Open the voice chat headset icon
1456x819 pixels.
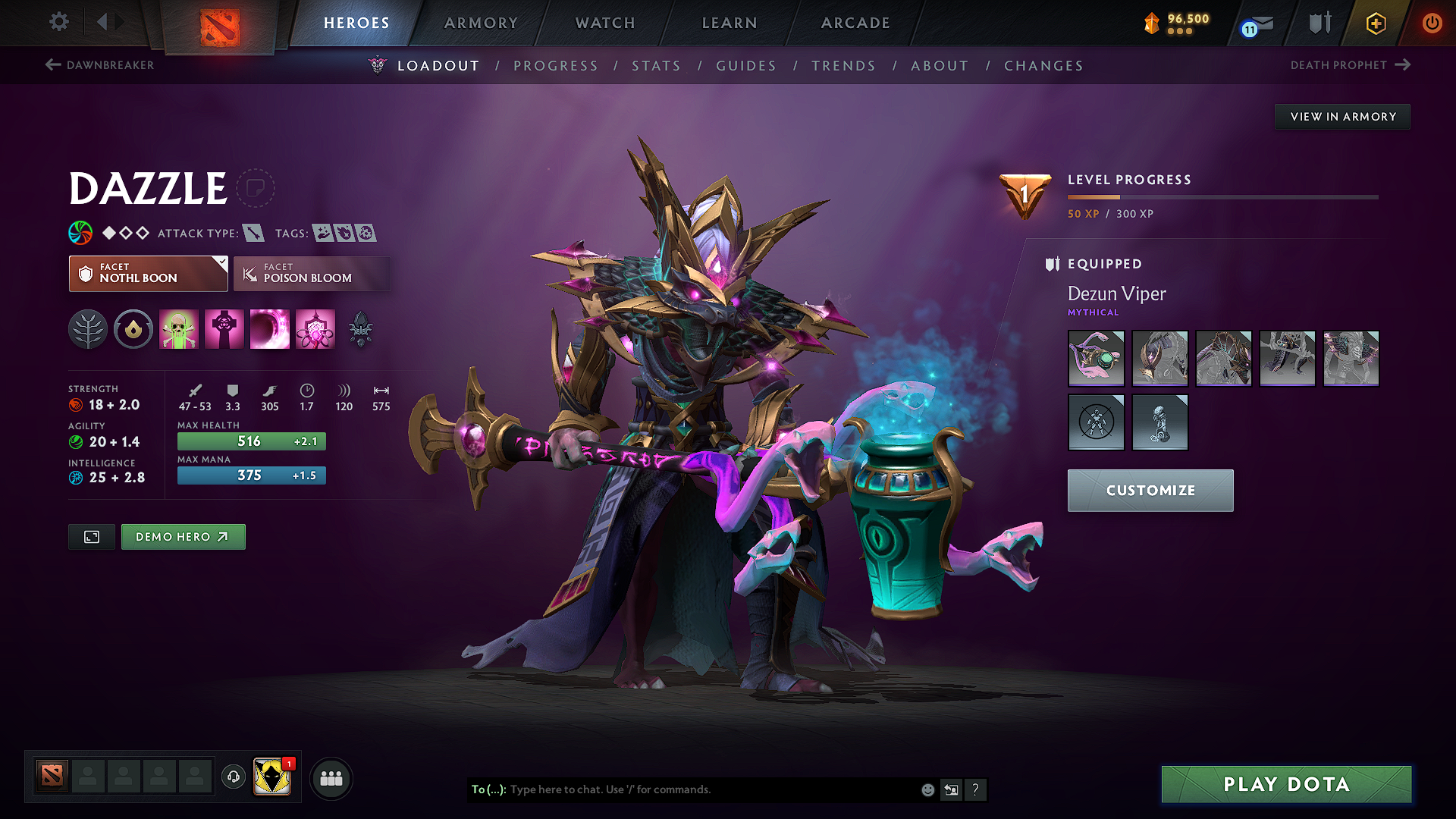pos(233,778)
